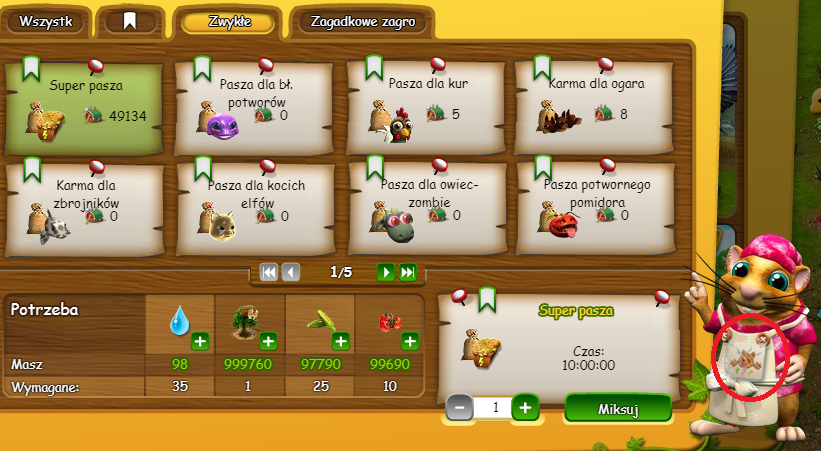Click the mix quantity input field

[492, 407]
